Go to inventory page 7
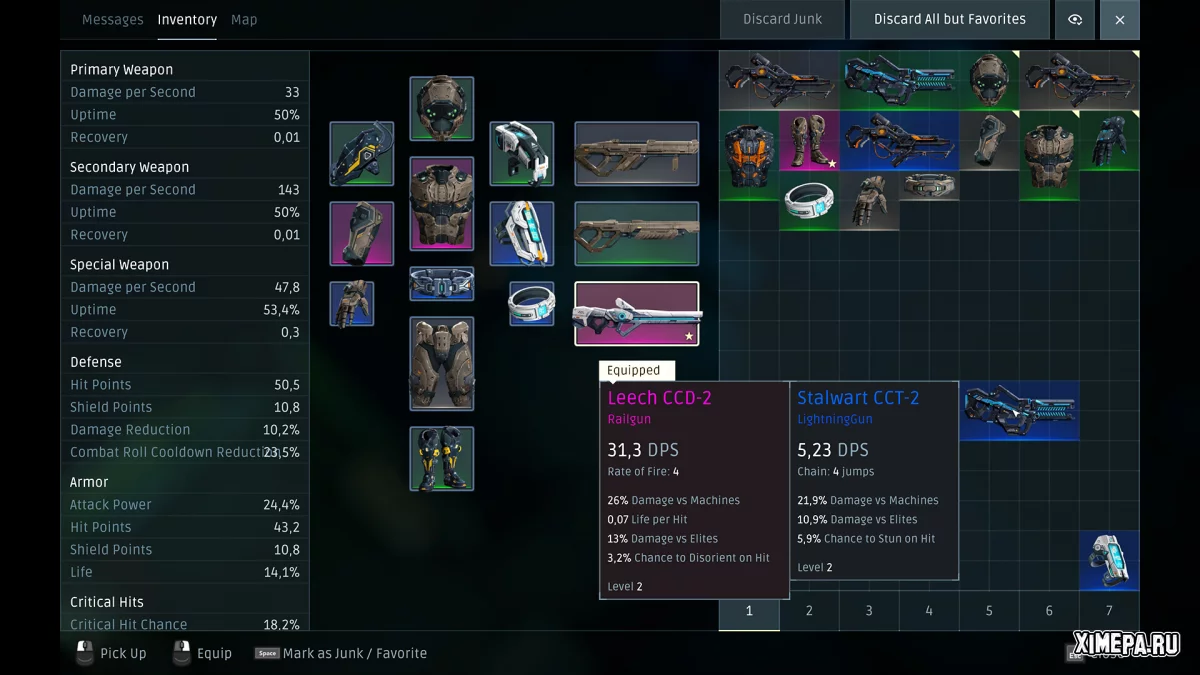This screenshot has height=675, width=1200. pos(1109,611)
